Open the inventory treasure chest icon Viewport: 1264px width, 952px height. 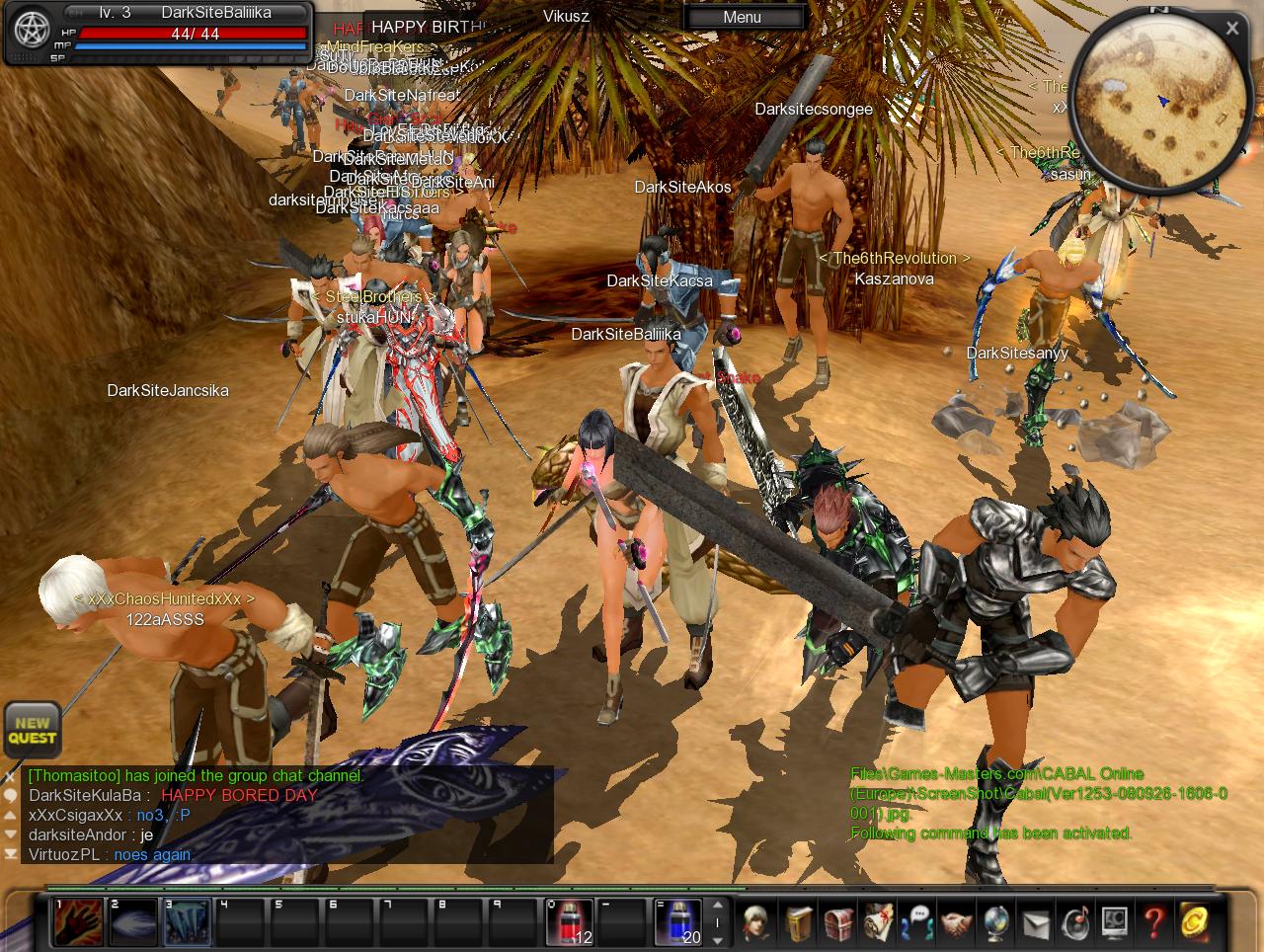[838, 922]
